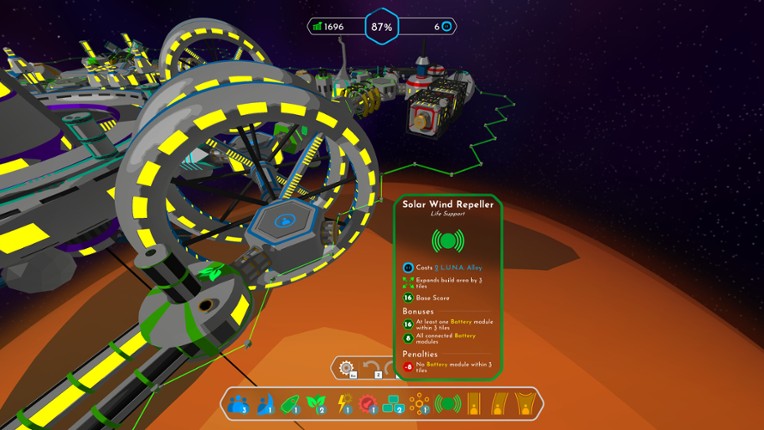Choose the blue figure module with badge 1

[264, 404]
